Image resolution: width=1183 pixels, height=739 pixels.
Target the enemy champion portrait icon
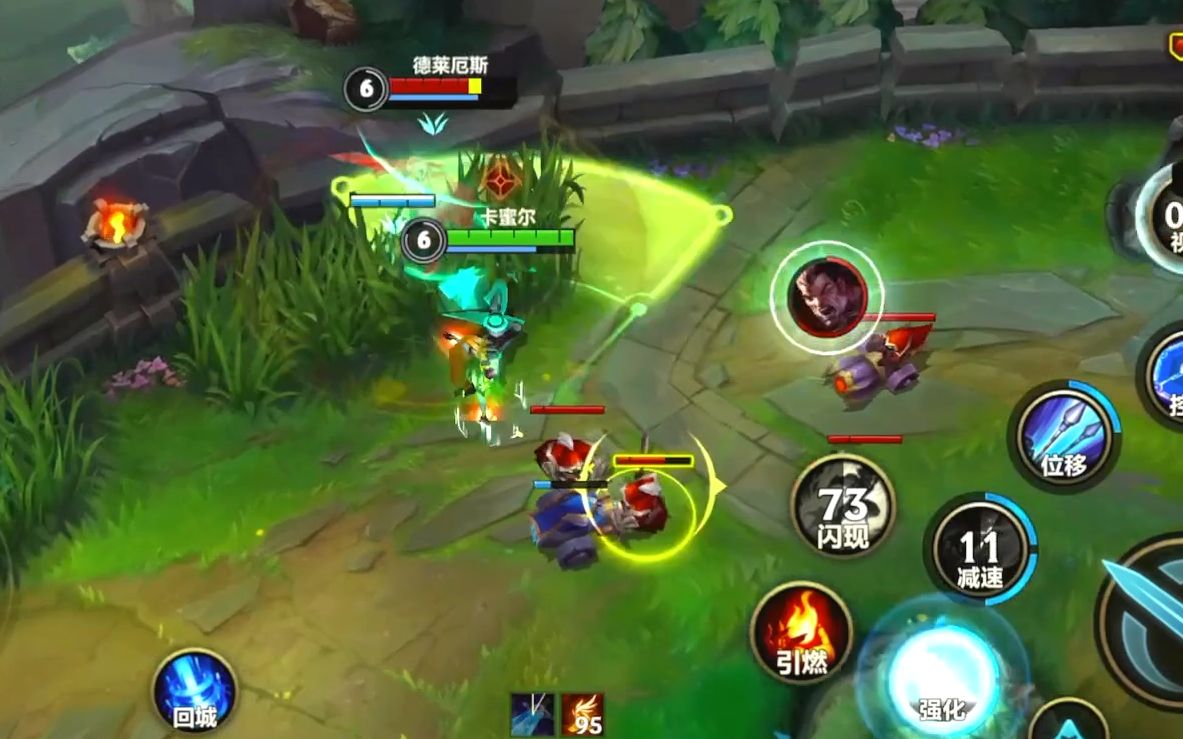826,295
